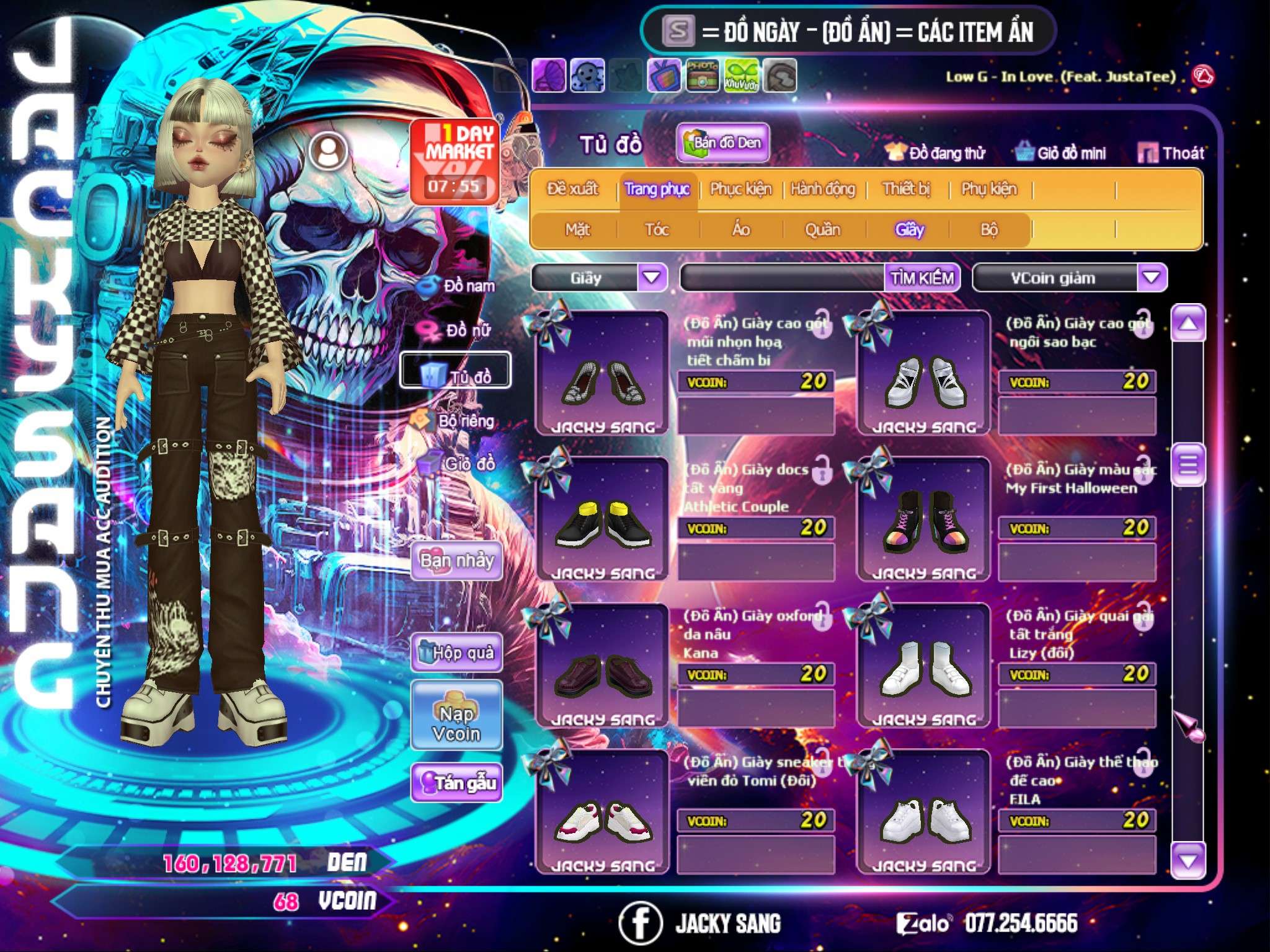Open the Bán đồ Den shop button
Screen dimensions: 1270x952
[723, 143]
